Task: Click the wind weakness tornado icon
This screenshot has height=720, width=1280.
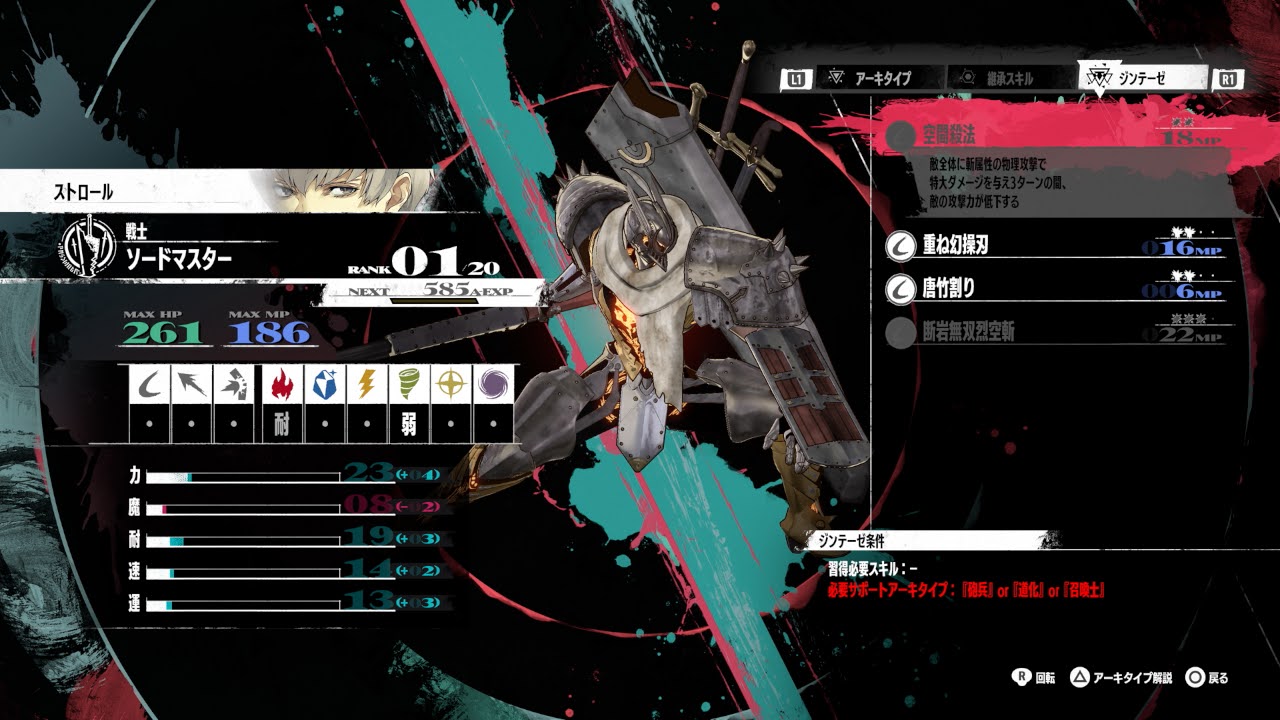Action: pos(407,385)
